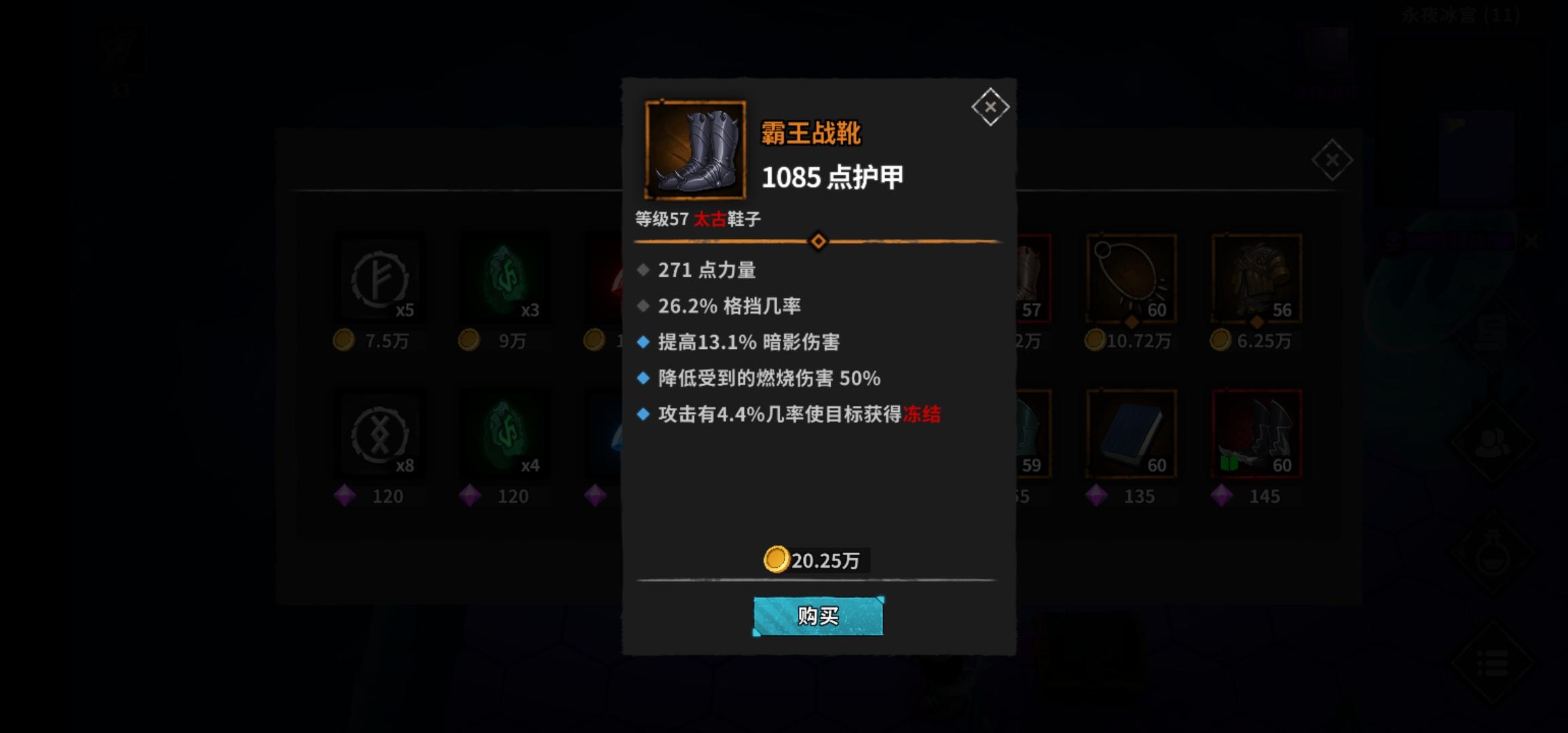Dismiss the purple debuff bar at top right
This screenshot has width=1568, height=733.
coord(1531,239)
